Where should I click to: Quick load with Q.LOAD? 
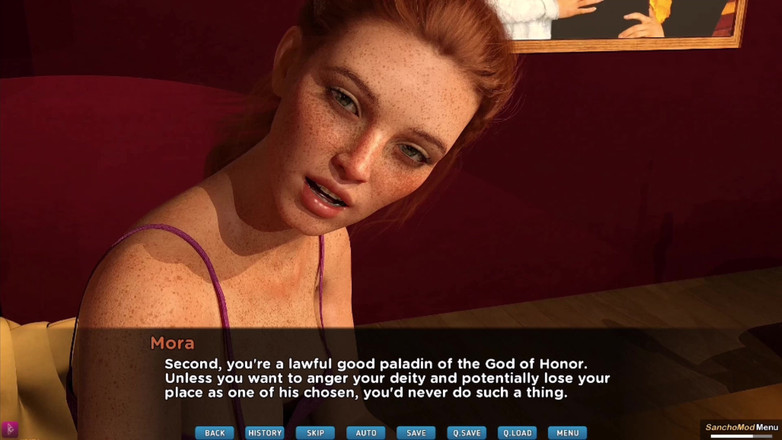click(x=517, y=433)
